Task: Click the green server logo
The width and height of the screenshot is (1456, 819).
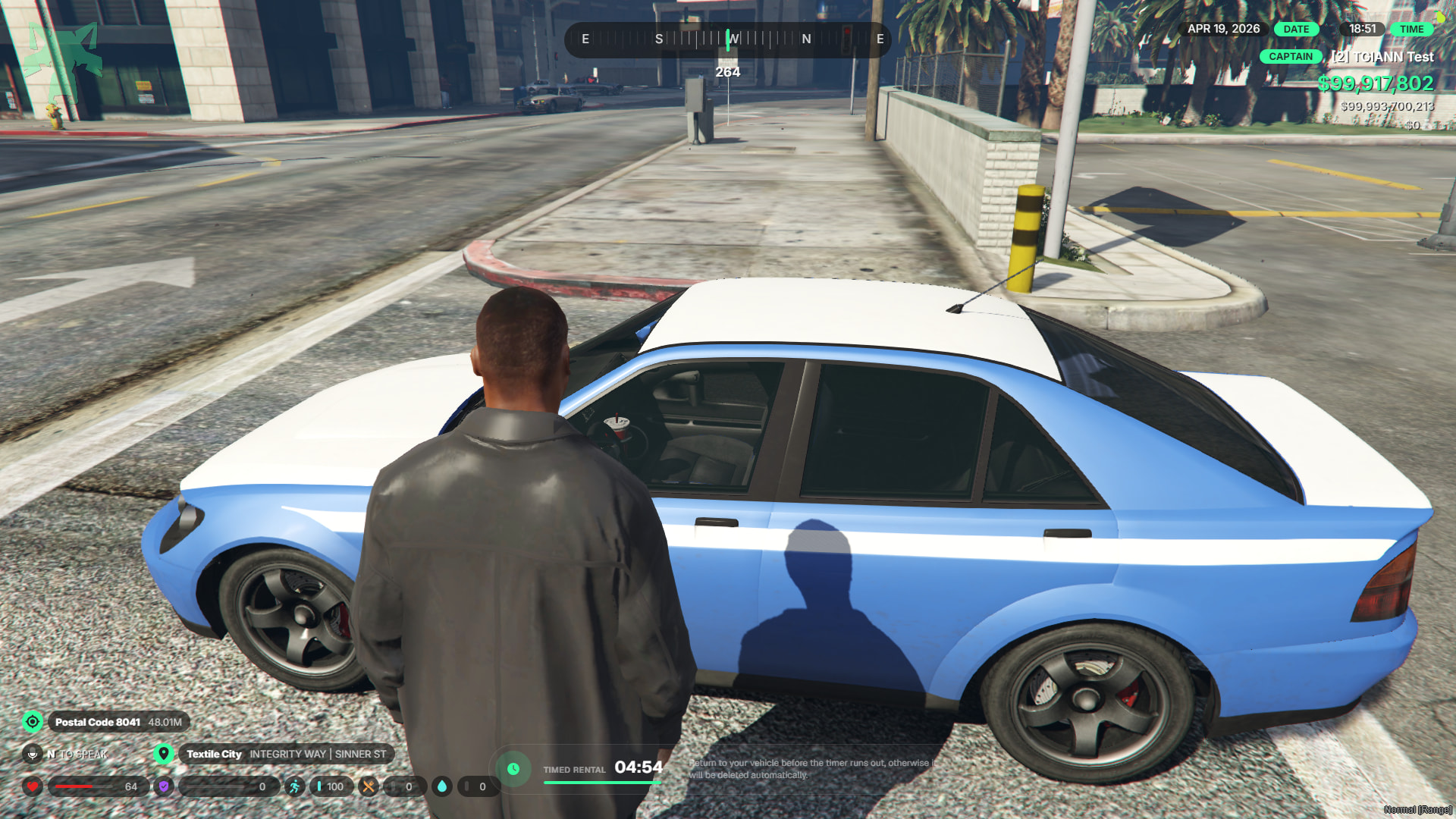Action: (x=63, y=62)
